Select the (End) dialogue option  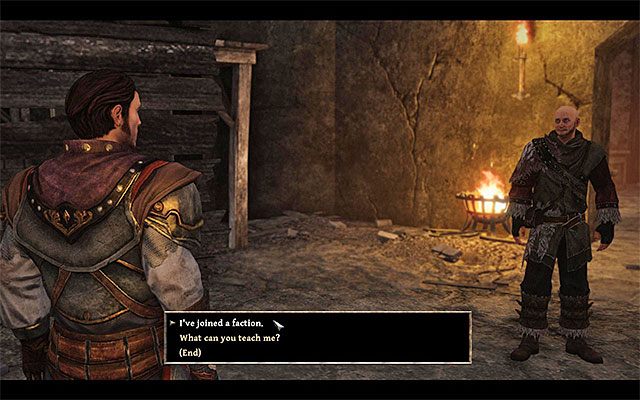click(x=190, y=353)
